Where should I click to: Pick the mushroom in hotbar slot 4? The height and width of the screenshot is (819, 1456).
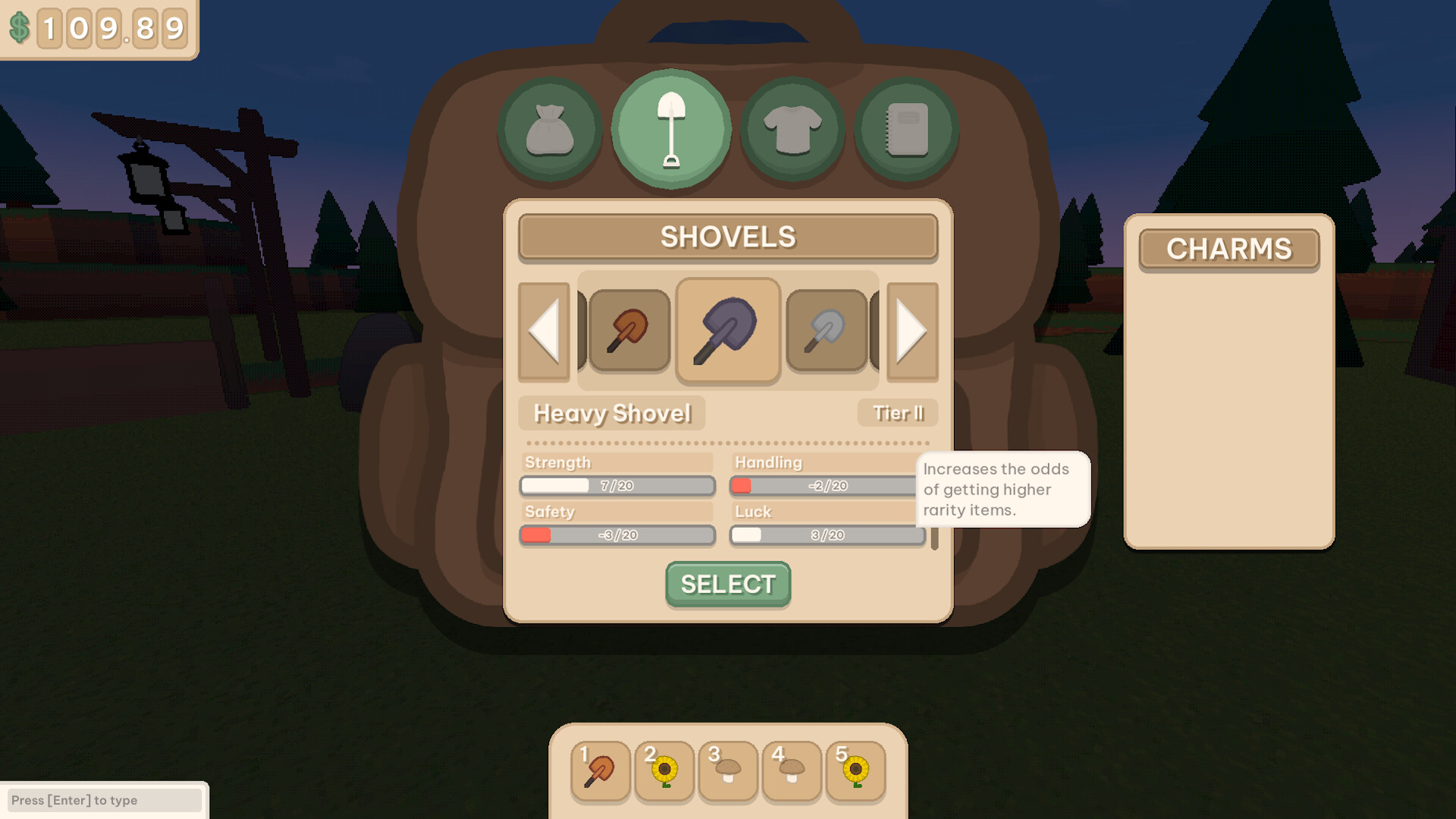click(x=791, y=771)
